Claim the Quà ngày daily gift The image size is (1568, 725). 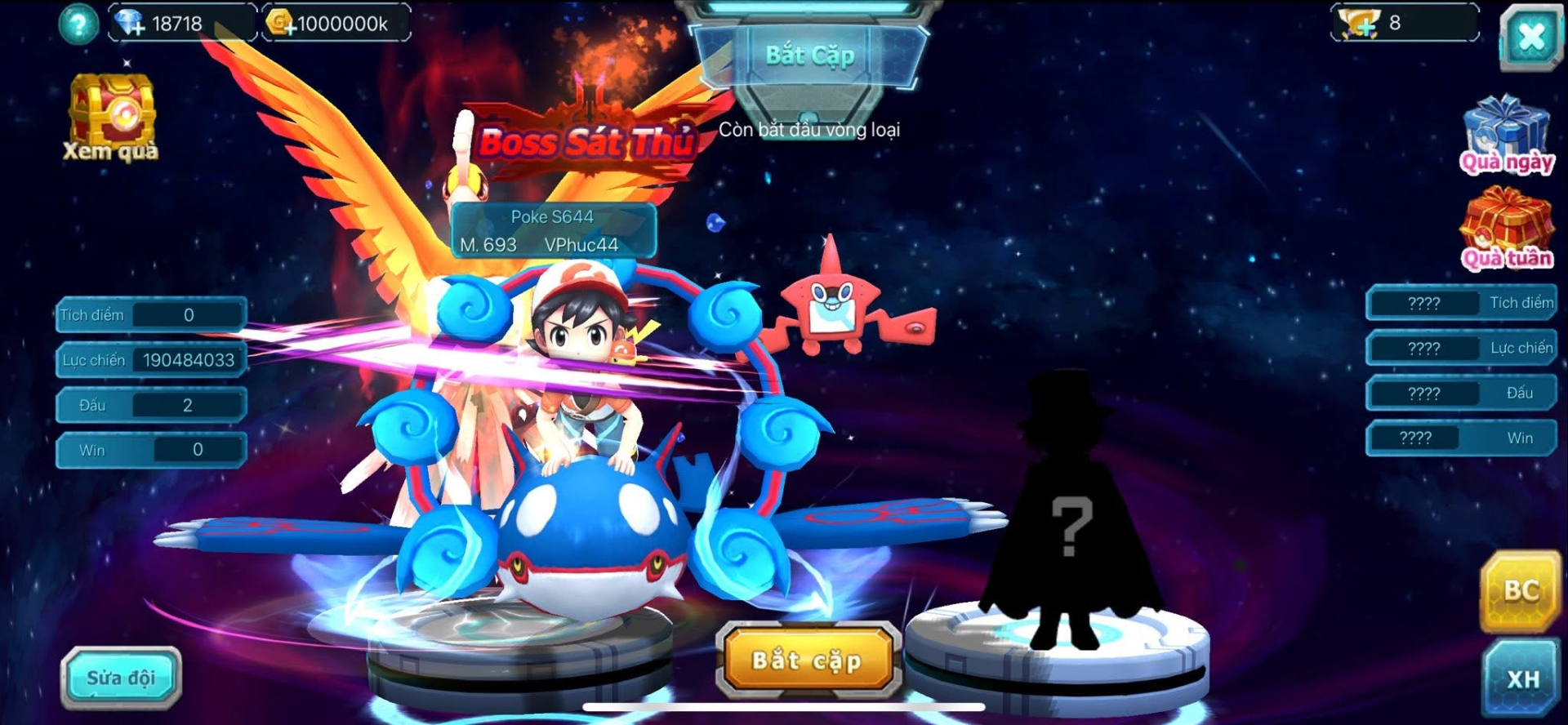[x=1506, y=135]
